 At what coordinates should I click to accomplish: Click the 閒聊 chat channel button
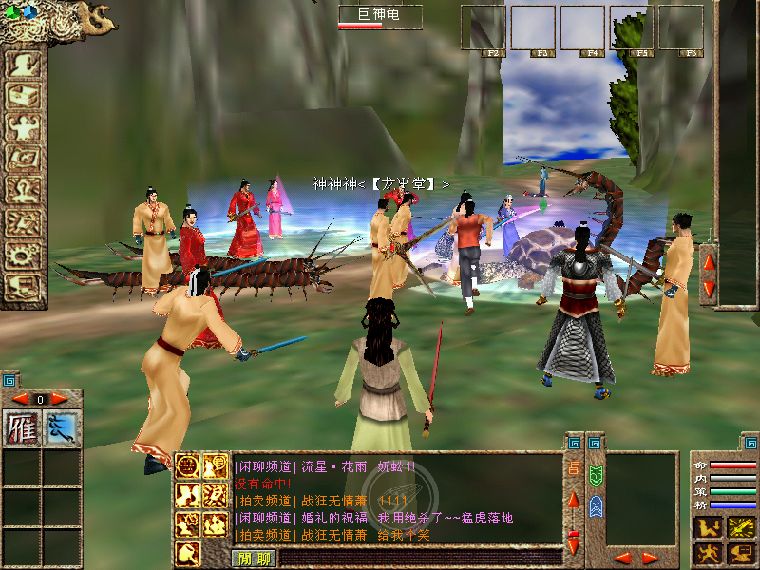[x=253, y=558]
